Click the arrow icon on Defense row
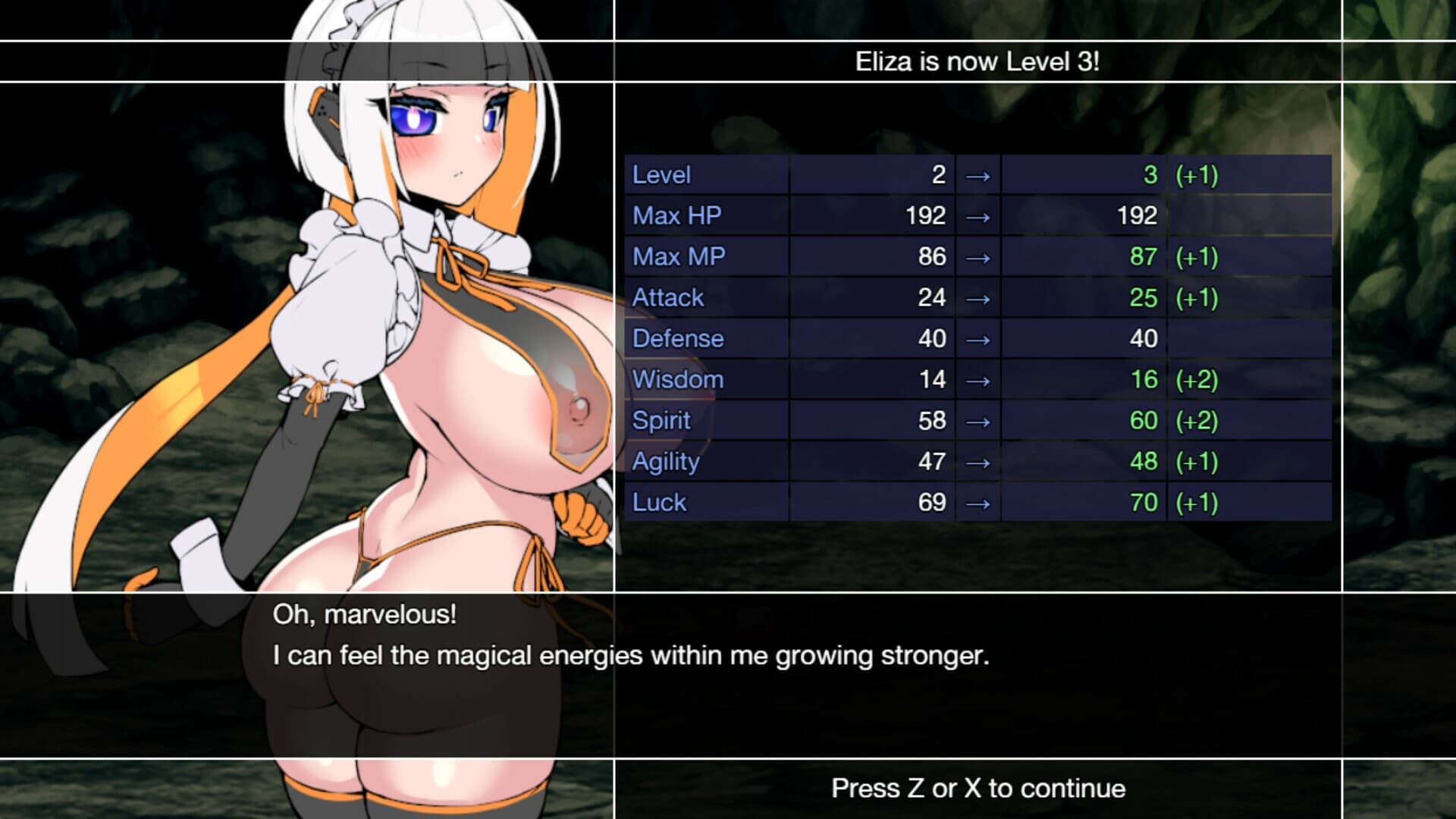The image size is (1456, 819). click(978, 338)
